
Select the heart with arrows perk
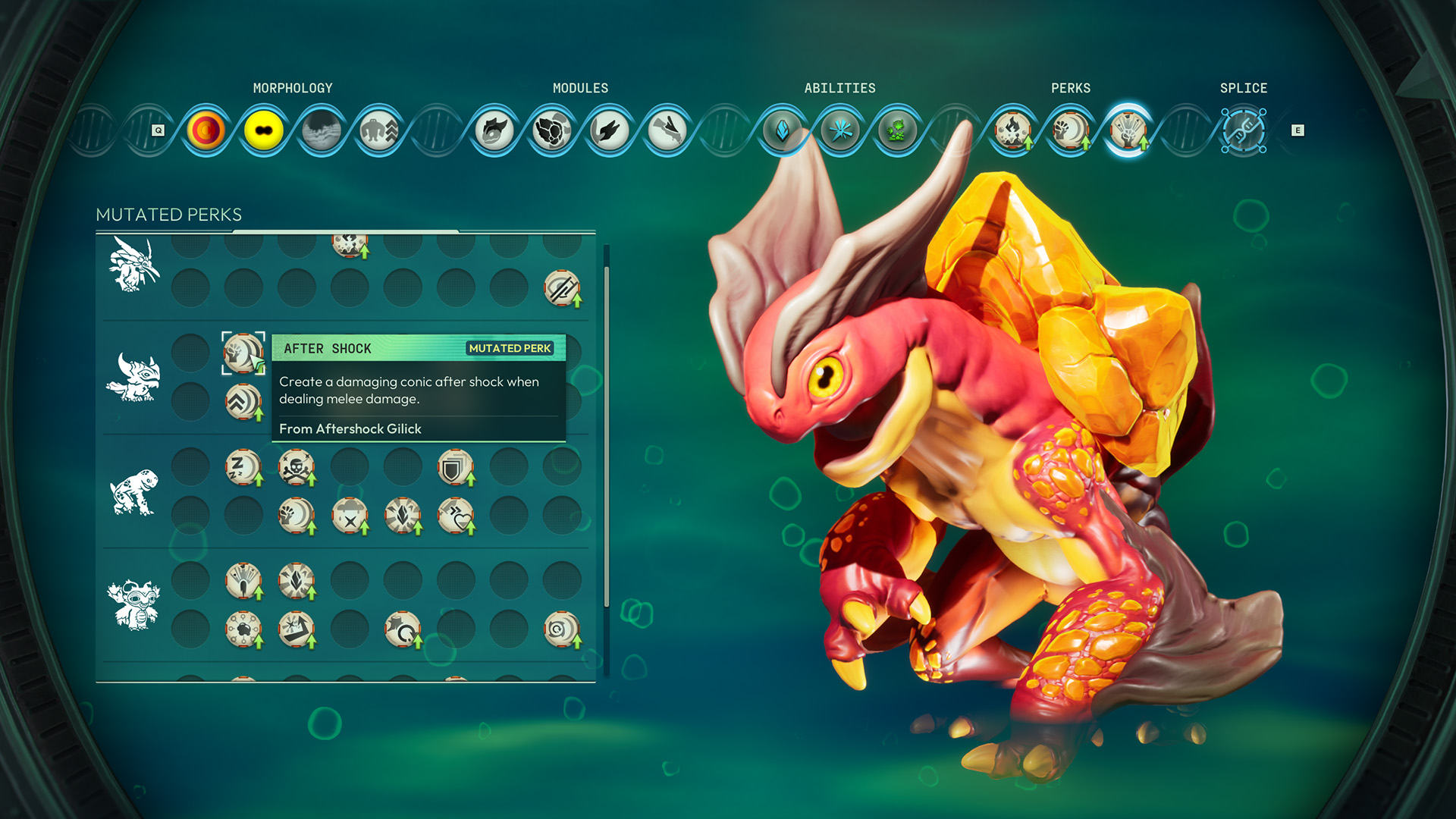tap(455, 516)
